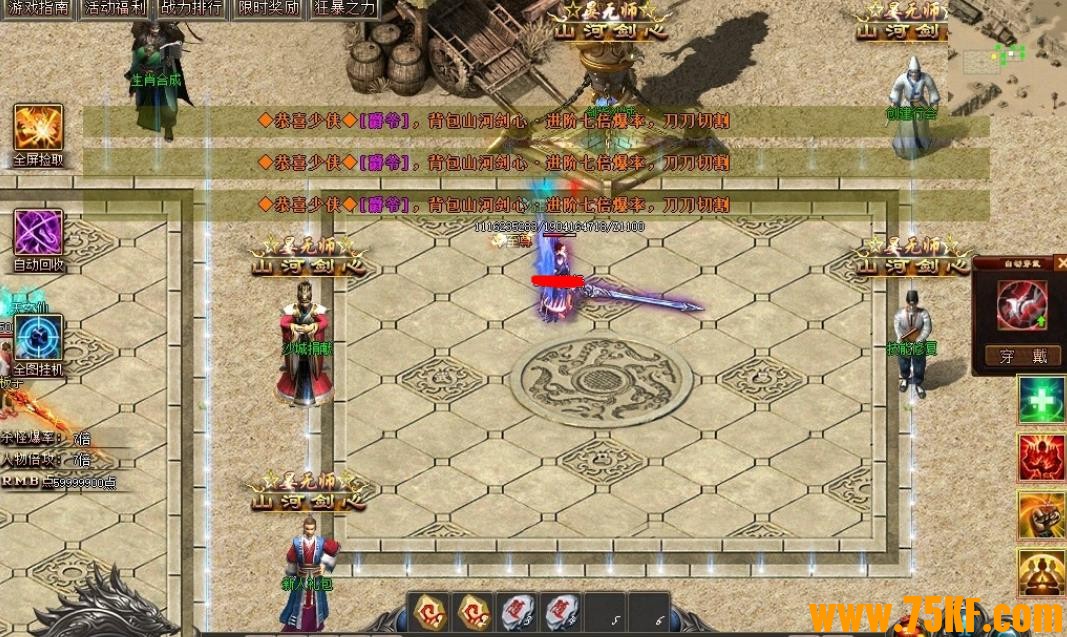Activate the 全屏拾取 full-screen pickup icon
The image size is (1067, 637).
pyautogui.click(x=38, y=128)
